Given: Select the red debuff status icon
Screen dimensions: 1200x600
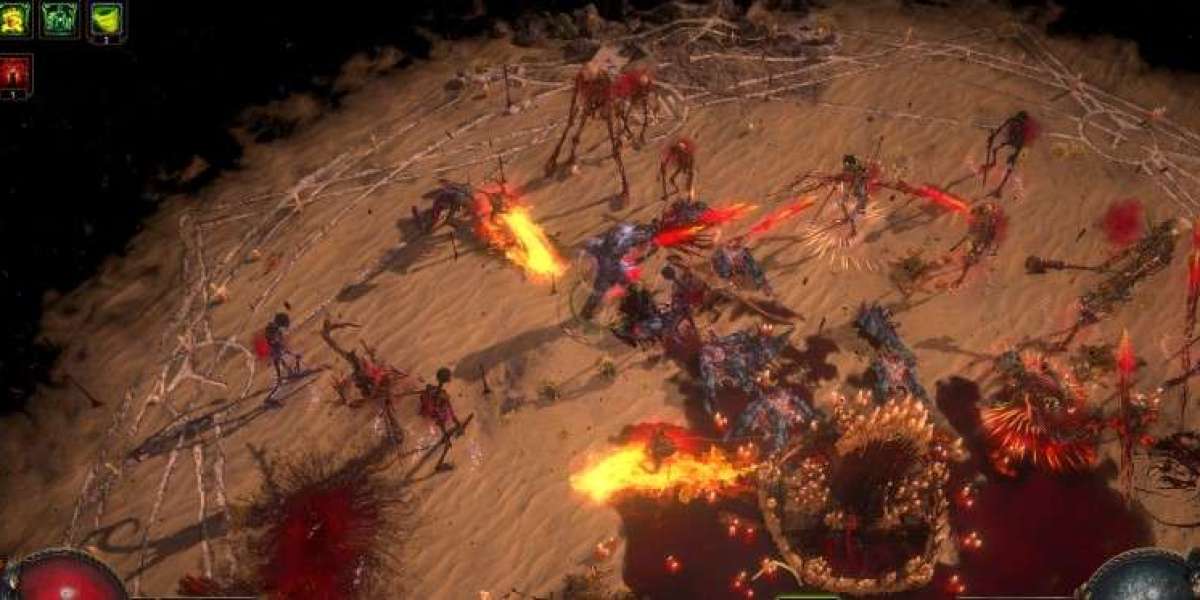Looking at the screenshot, I should [x=15, y=74].
